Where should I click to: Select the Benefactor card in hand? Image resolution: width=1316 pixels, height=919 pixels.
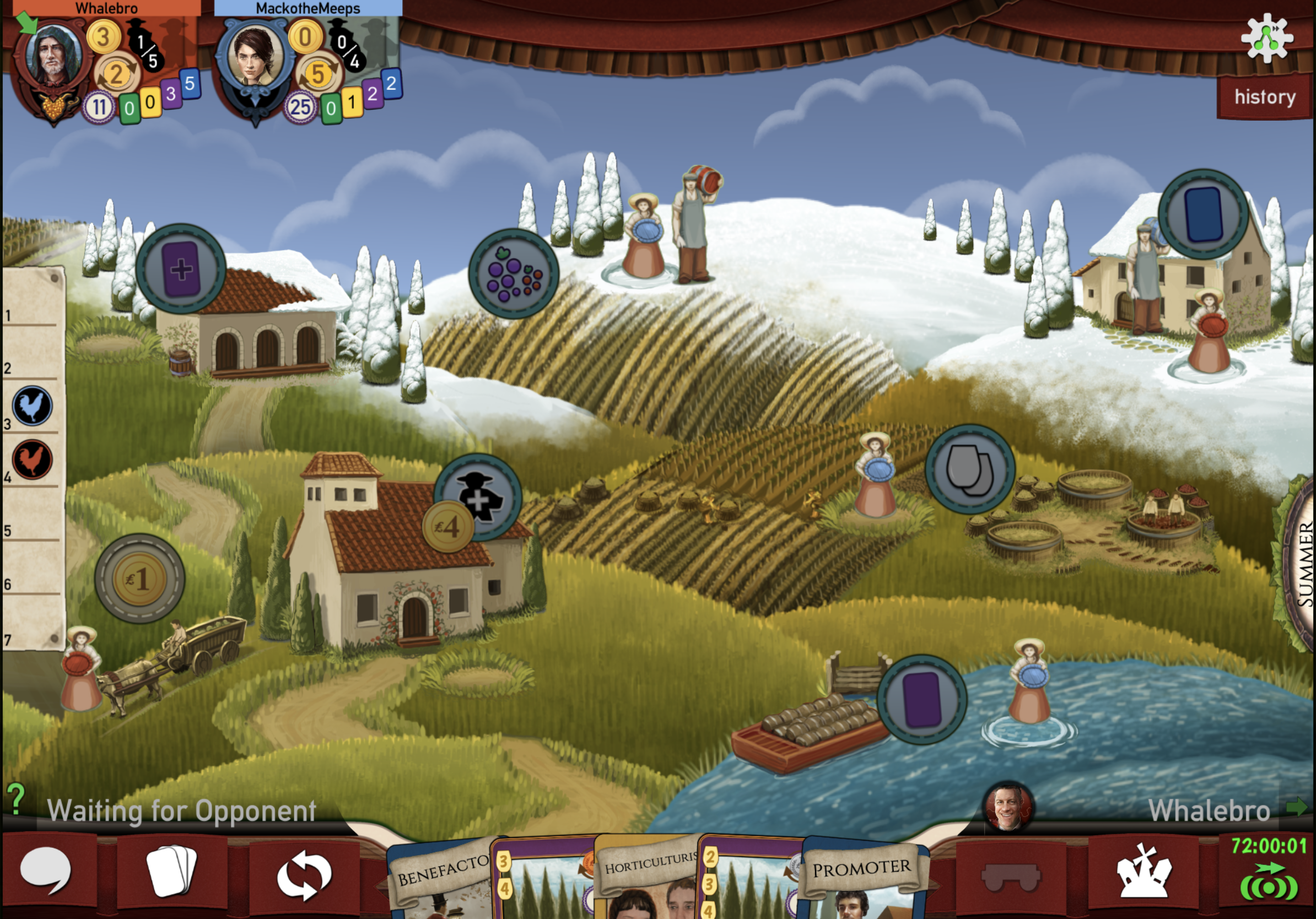(x=441, y=877)
